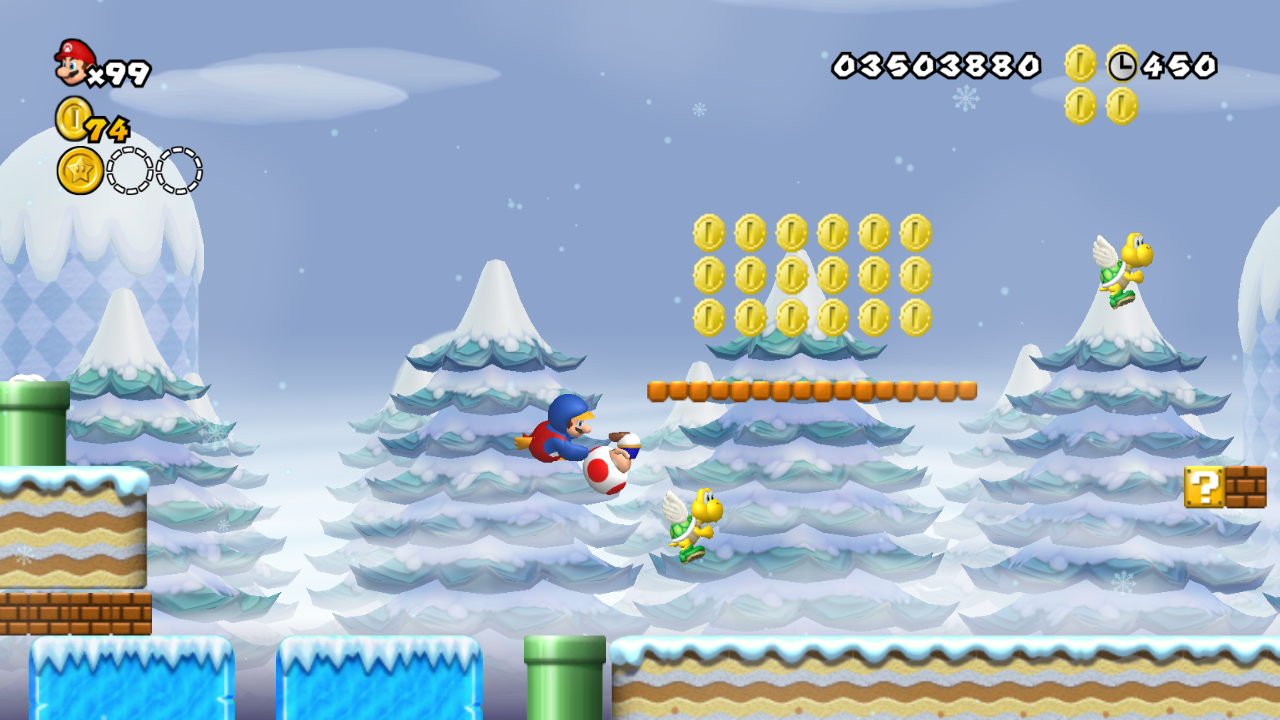Click the clock icon next to timer 450
Screen dimensions: 1280x720
click(x=1122, y=66)
